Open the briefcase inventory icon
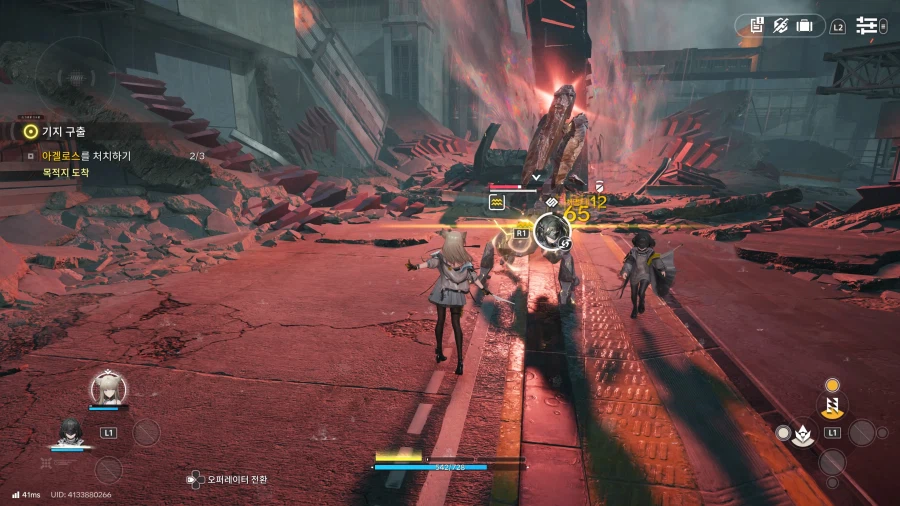 pyautogui.click(x=805, y=25)
